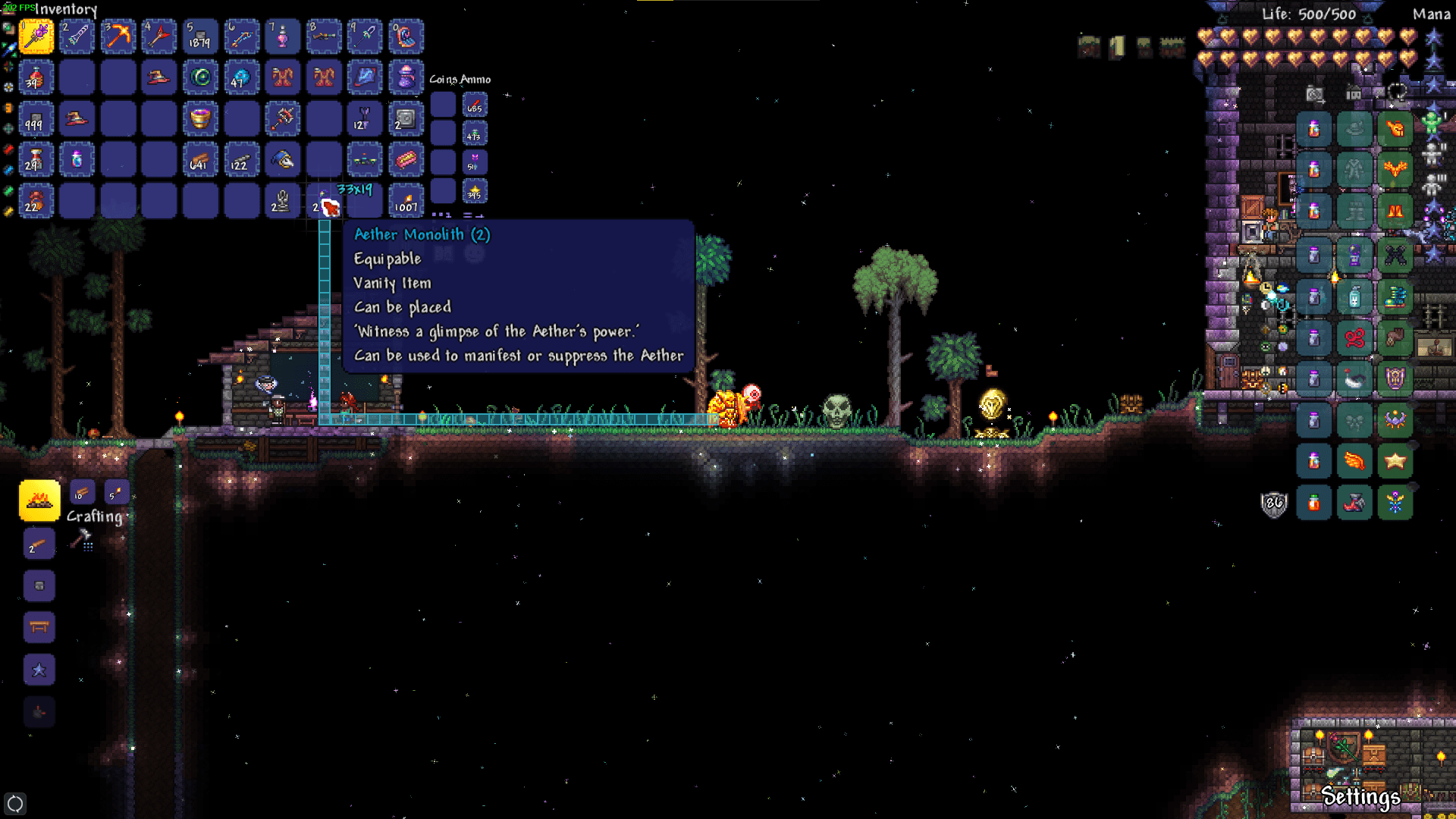Image resolution: width=1456 pixels, height=819 pixels.
Task: Select the star recipe near the bottom crafting list
Action: point(39,669)
